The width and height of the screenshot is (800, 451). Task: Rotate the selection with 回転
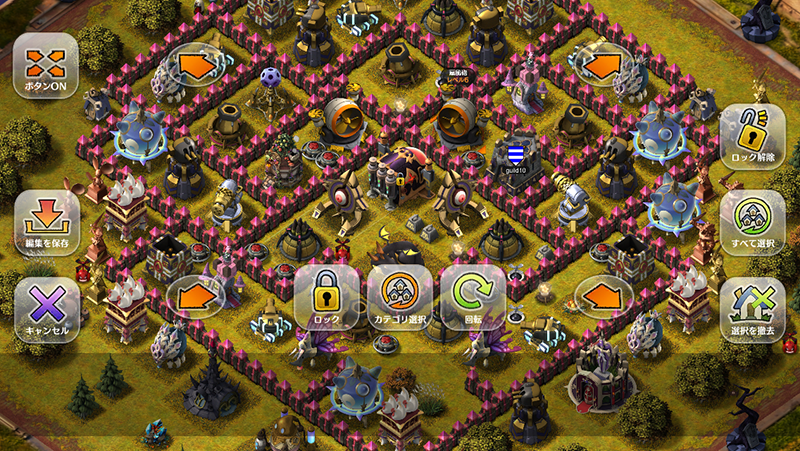click(473, 296)
